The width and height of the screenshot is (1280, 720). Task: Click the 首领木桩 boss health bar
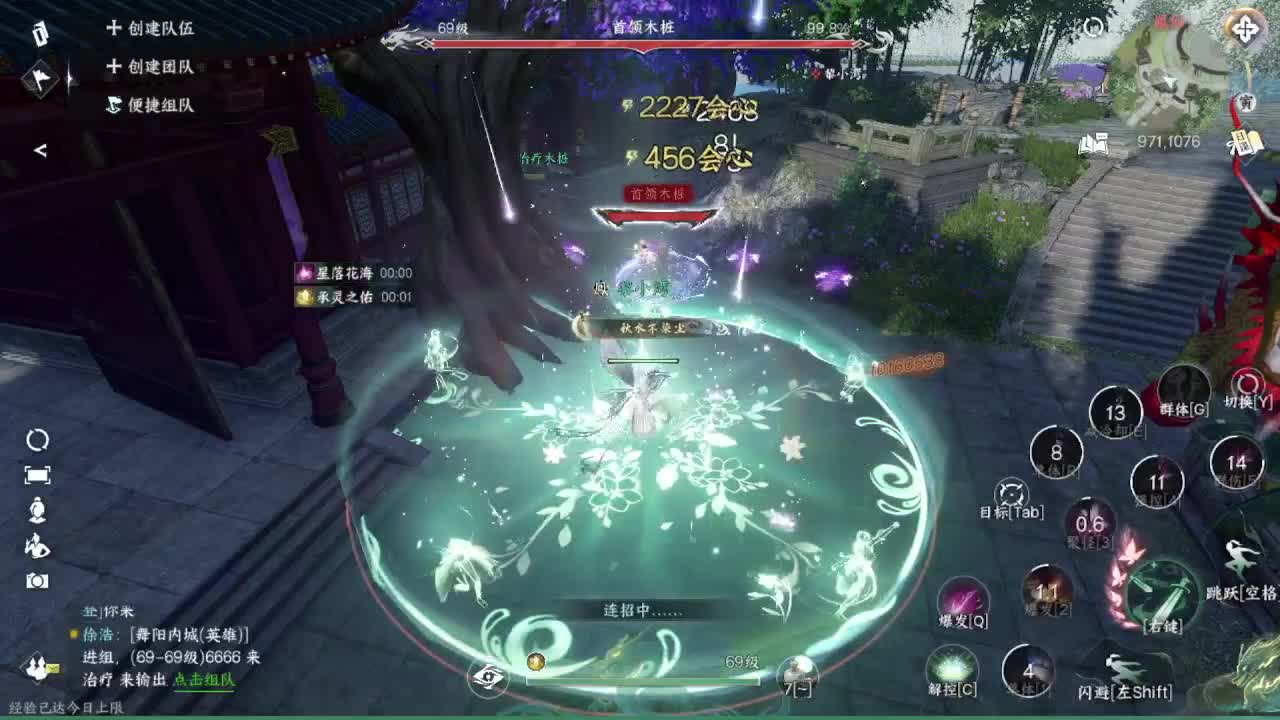point(640,42)
